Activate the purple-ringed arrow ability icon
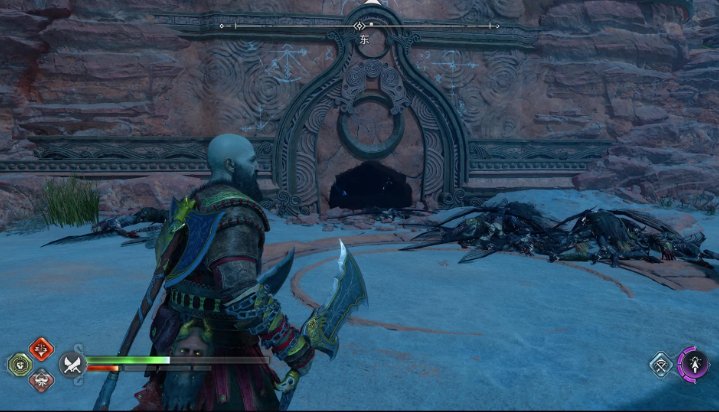 692,362
